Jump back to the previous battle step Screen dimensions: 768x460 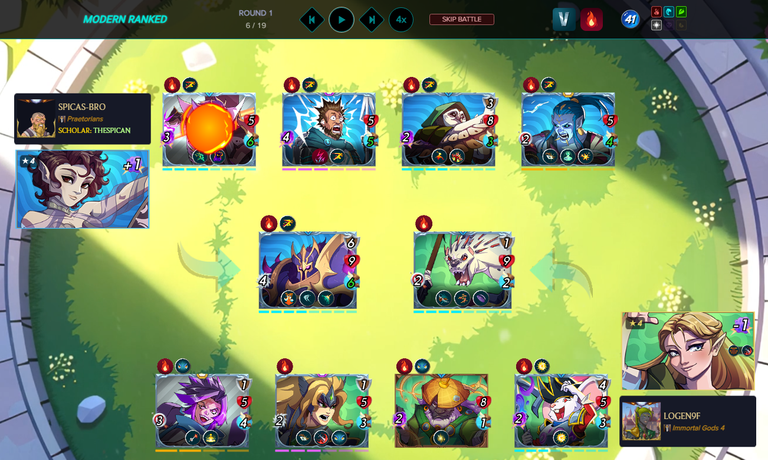(x=312, y=19)
